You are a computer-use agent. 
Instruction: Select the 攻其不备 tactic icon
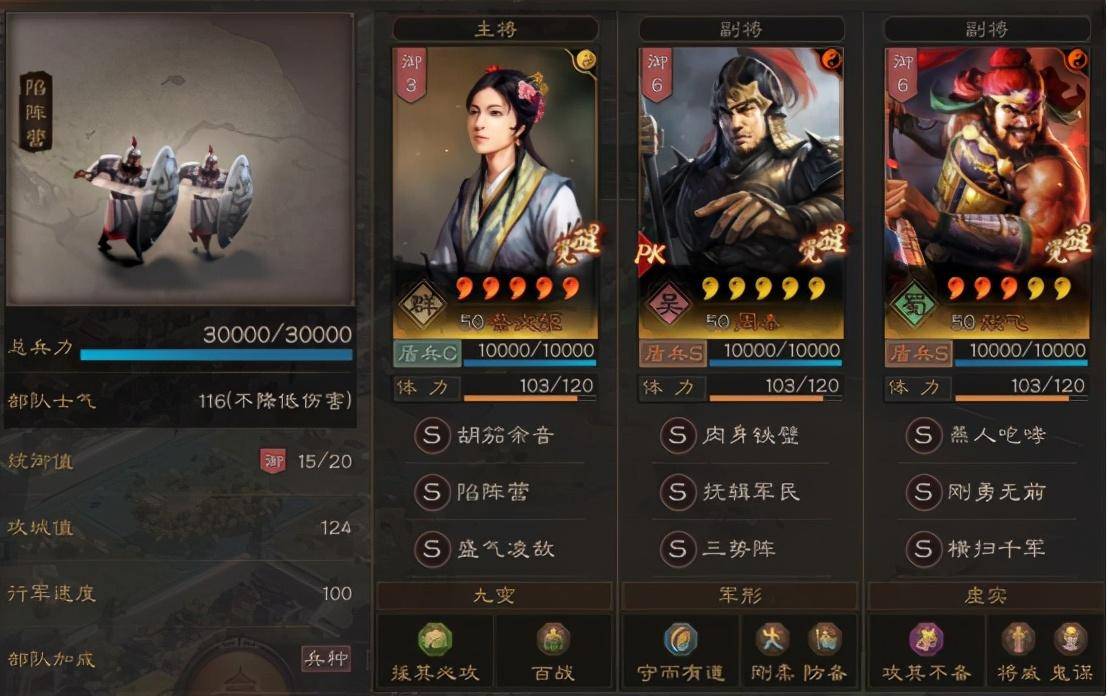click(x=927, y=641)
